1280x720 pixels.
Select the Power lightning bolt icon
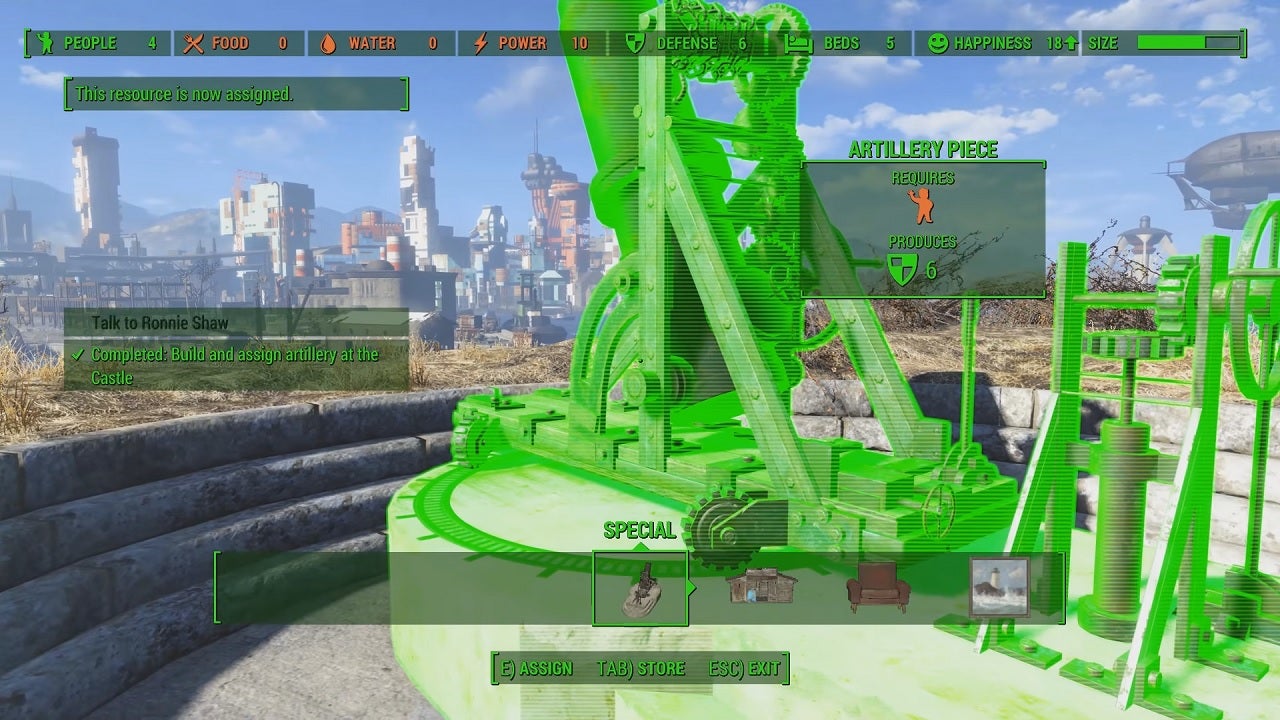[x=479, y=43]
